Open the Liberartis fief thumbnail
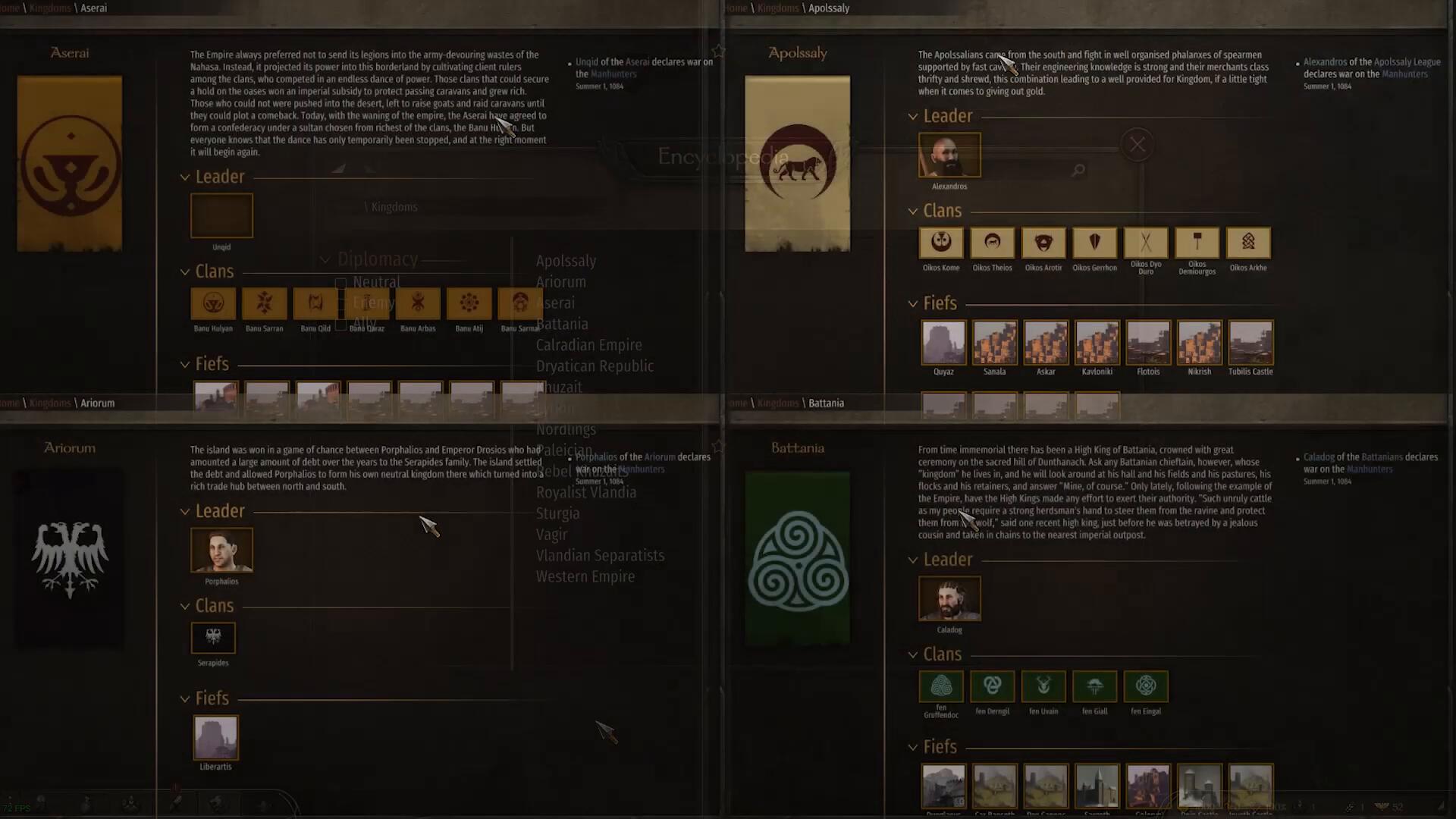This screenshot has width=1456, height=819. [x=215, y=737]
